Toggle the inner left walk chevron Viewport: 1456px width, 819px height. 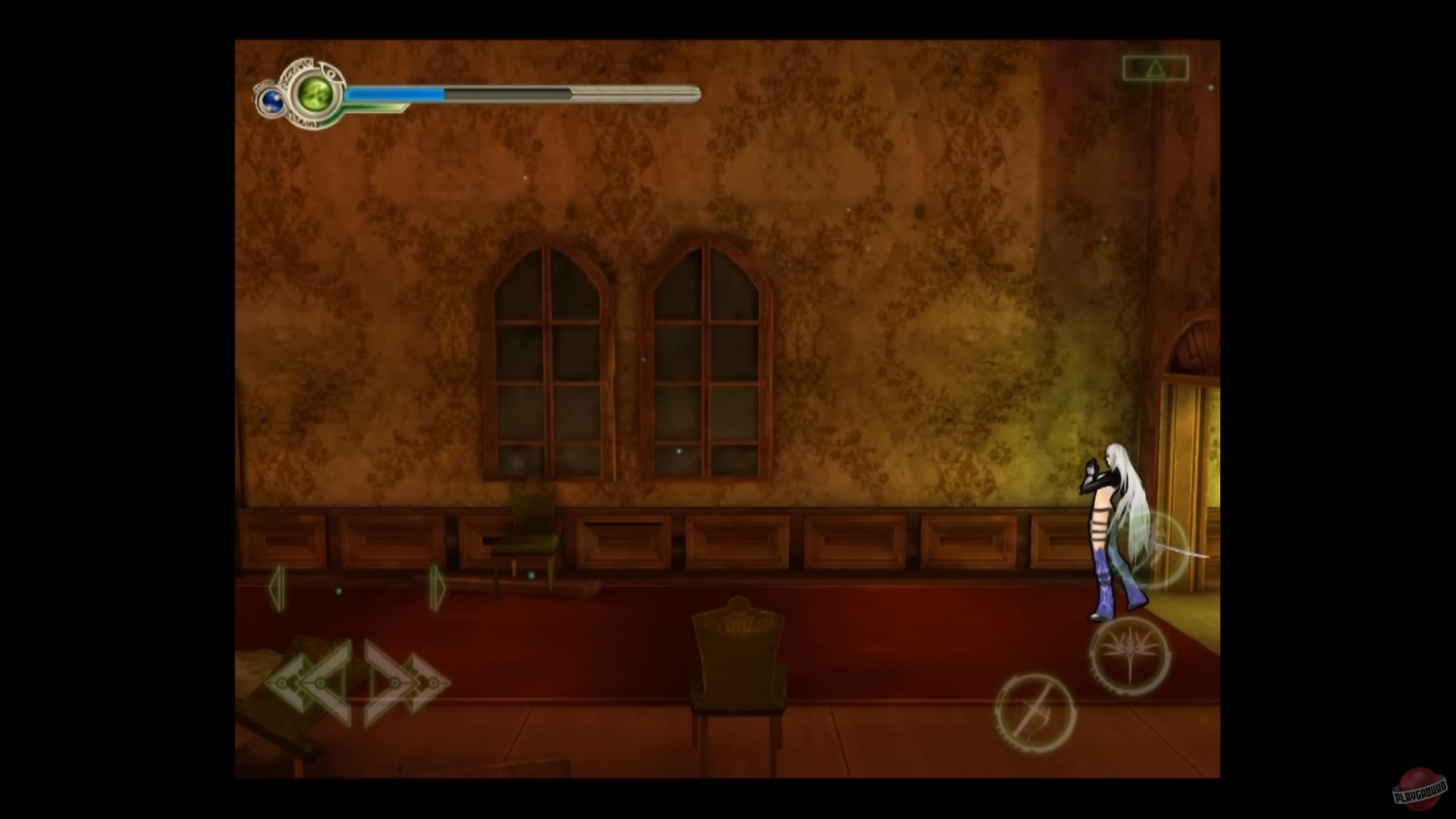(319, 682)
